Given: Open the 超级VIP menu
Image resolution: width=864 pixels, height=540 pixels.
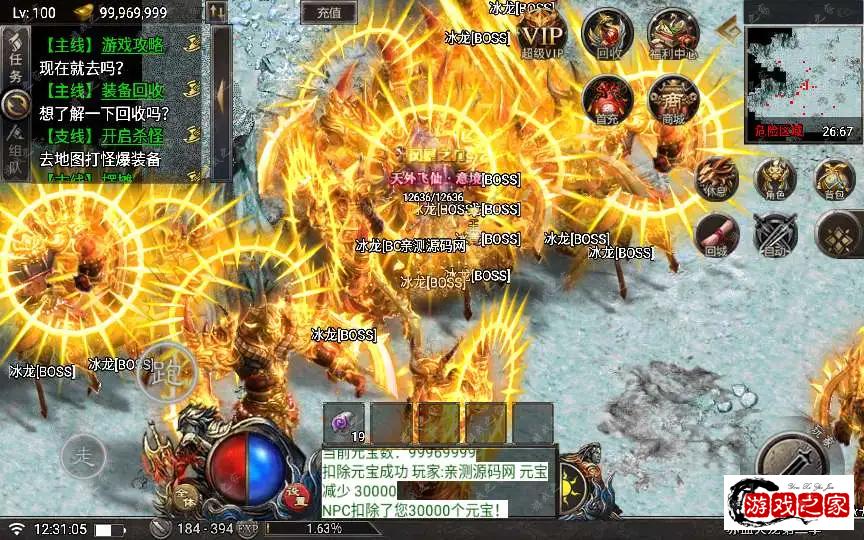Looking at the screenshot, I should coord(542,34).
